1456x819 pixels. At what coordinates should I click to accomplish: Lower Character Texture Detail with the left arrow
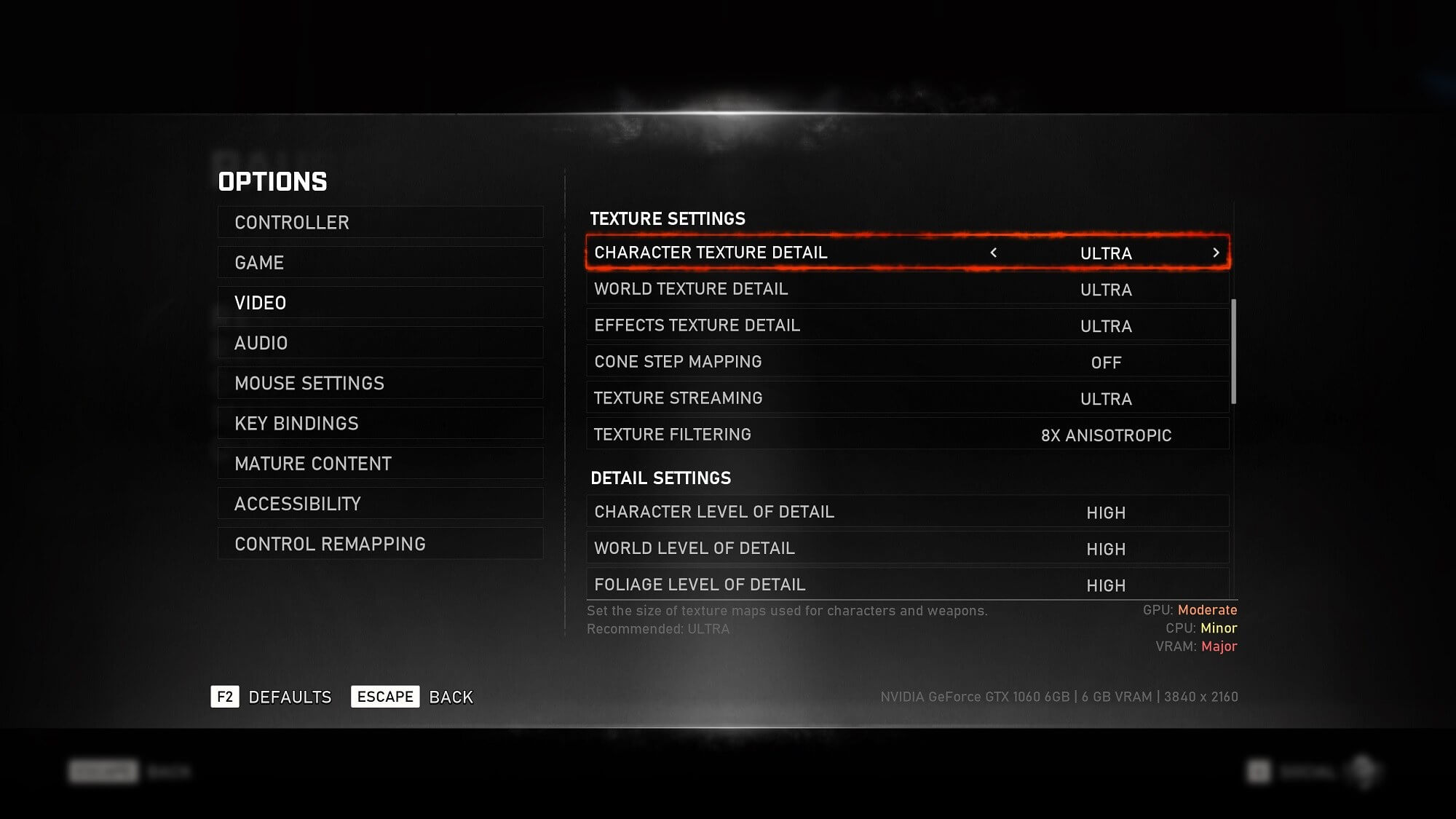(994, 253)
